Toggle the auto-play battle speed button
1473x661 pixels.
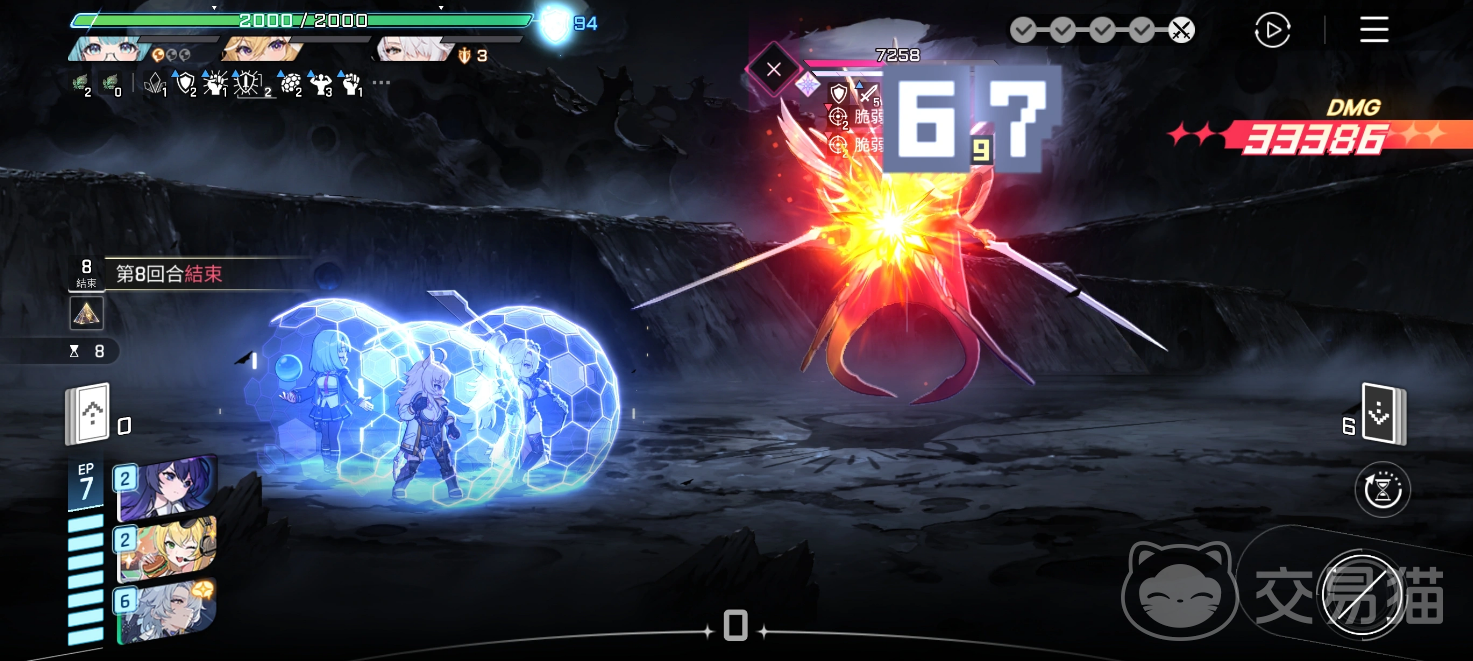tap(1272, 30)
